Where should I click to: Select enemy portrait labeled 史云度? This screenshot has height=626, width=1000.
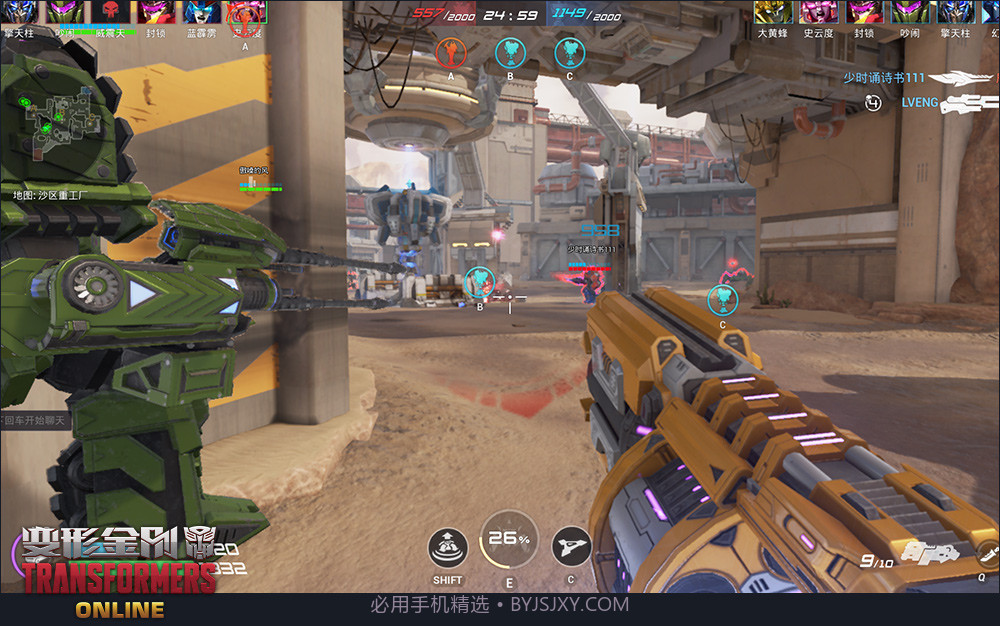pos(817,12)
